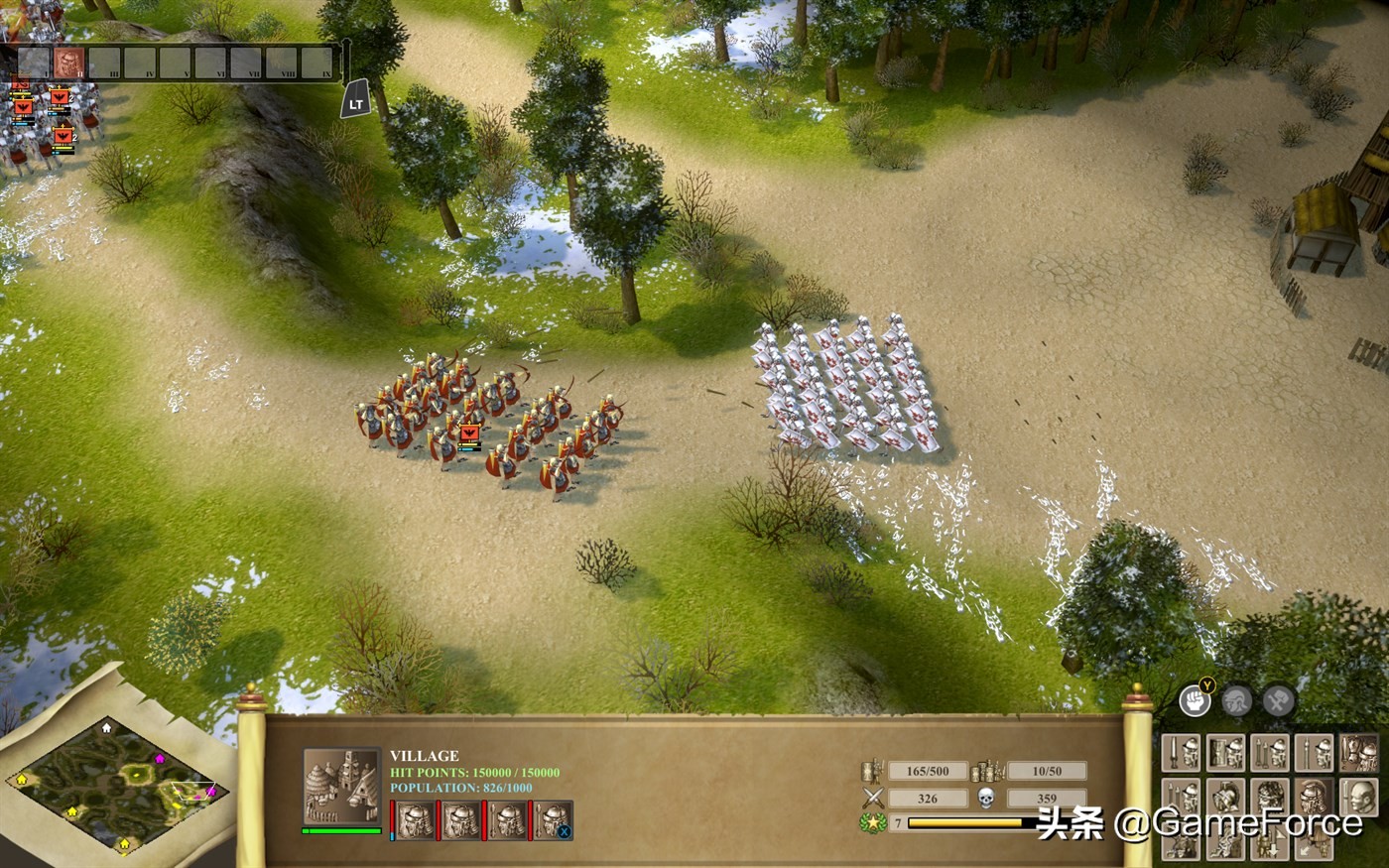The image size is (1389, 868).
Task: Train the shield-bearing soldier unit
Action: click(x=1225, y=754)
